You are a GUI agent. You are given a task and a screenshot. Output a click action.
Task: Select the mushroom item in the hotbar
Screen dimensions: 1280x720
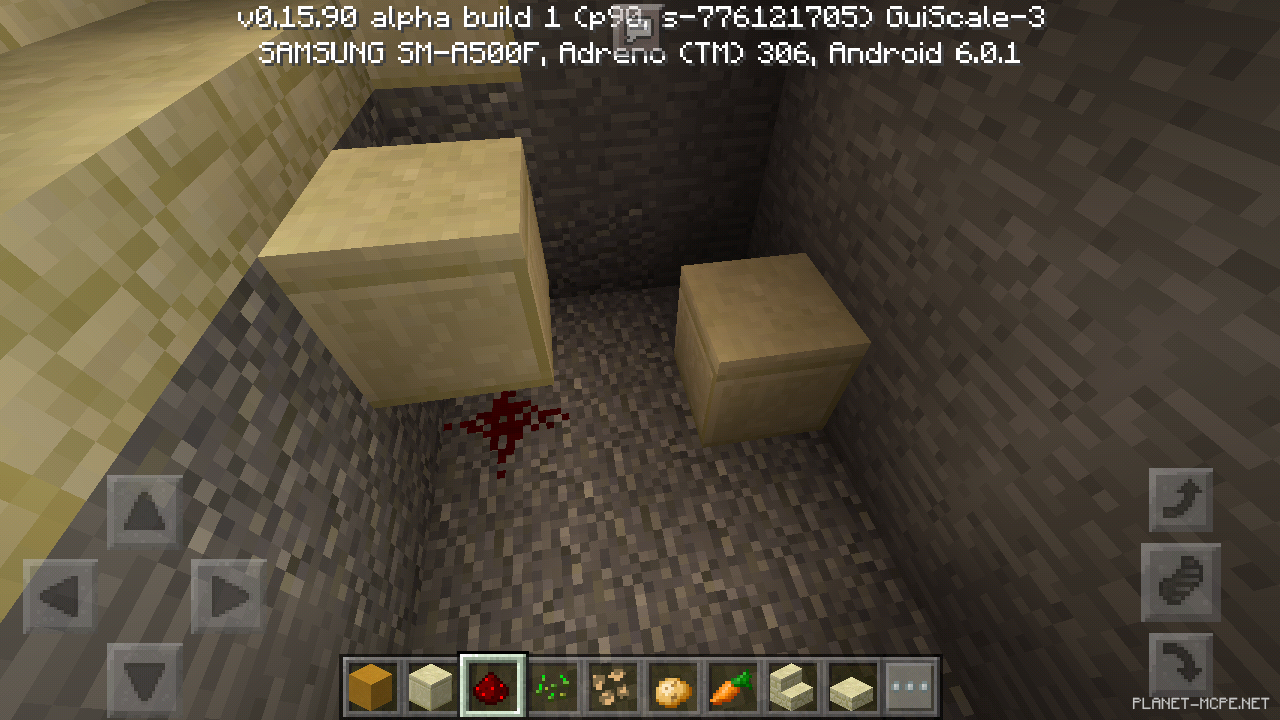point(613,684)
